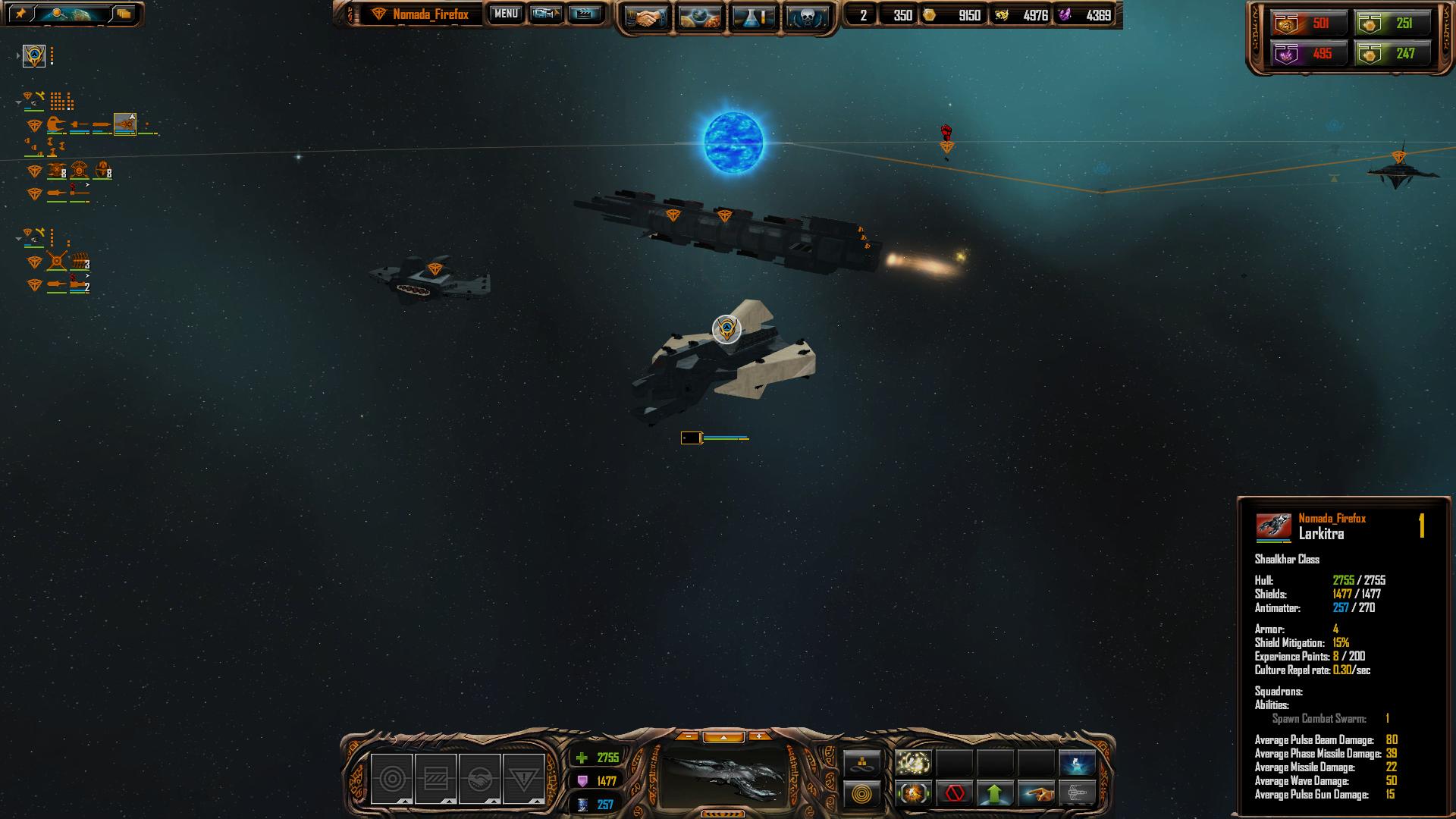The height and width of the screenshot is (819, 1456).
Task: Click the clapperboard cinematic button
Action: (585, 14)
